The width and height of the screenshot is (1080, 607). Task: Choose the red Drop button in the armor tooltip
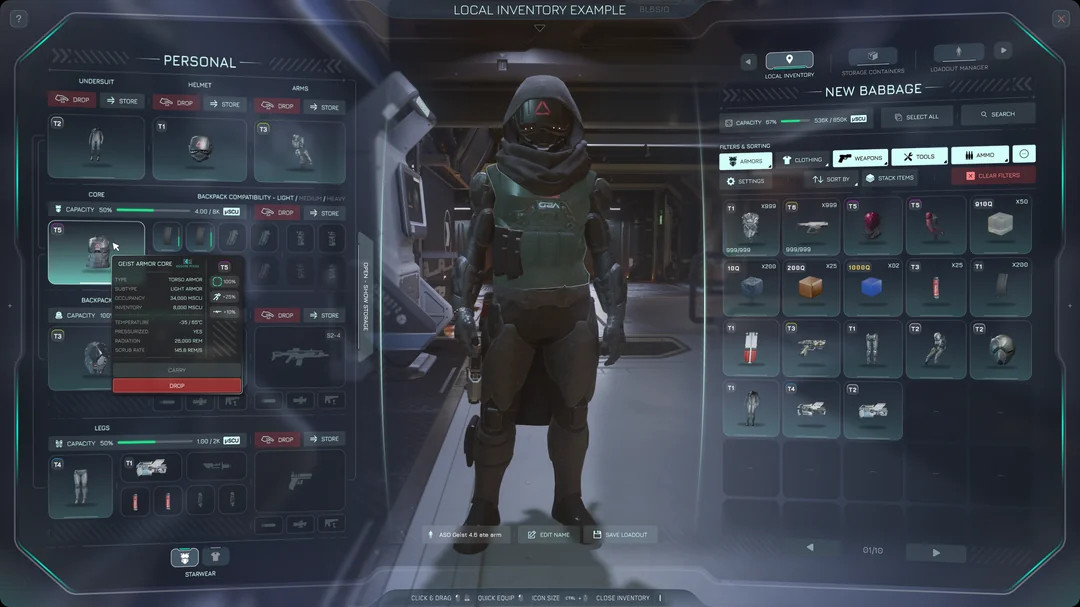tap(177, 385)
